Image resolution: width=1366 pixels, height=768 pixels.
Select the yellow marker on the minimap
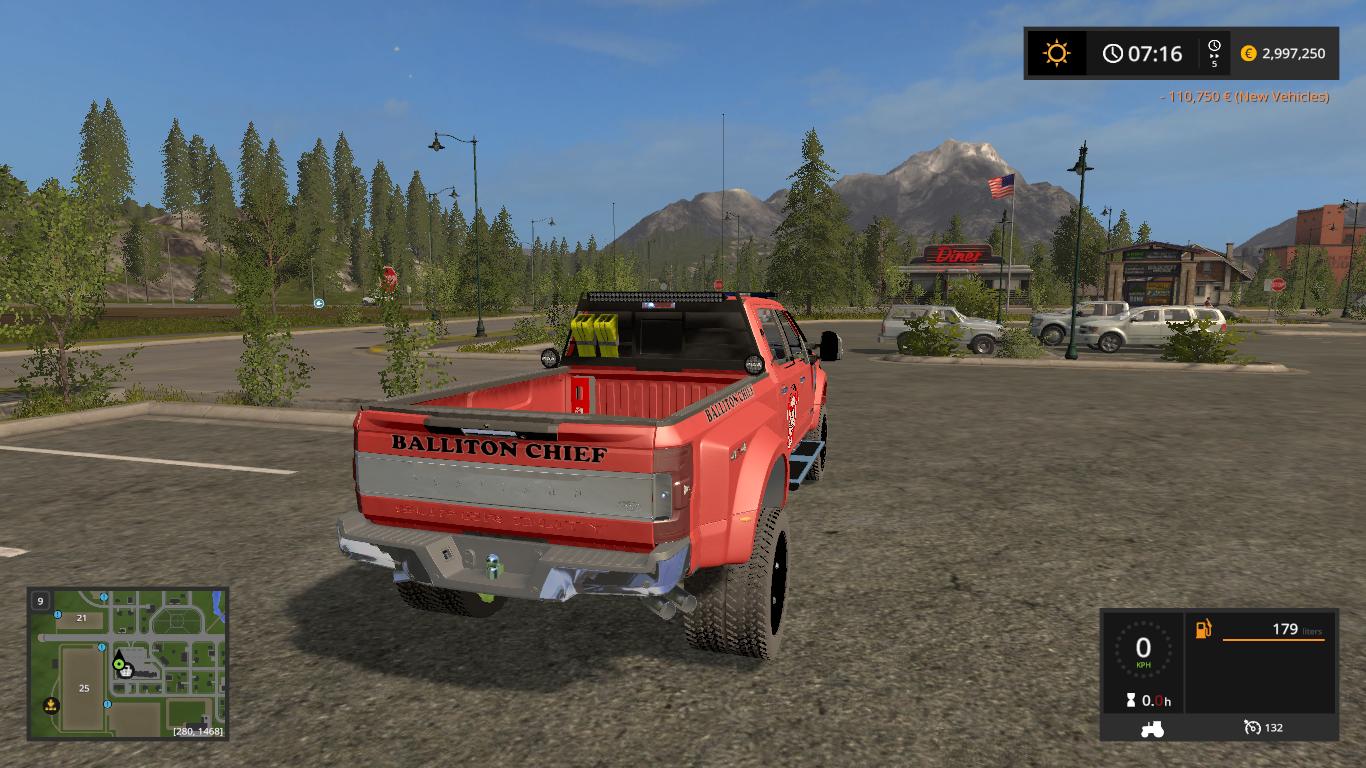(x=50, y=706)
